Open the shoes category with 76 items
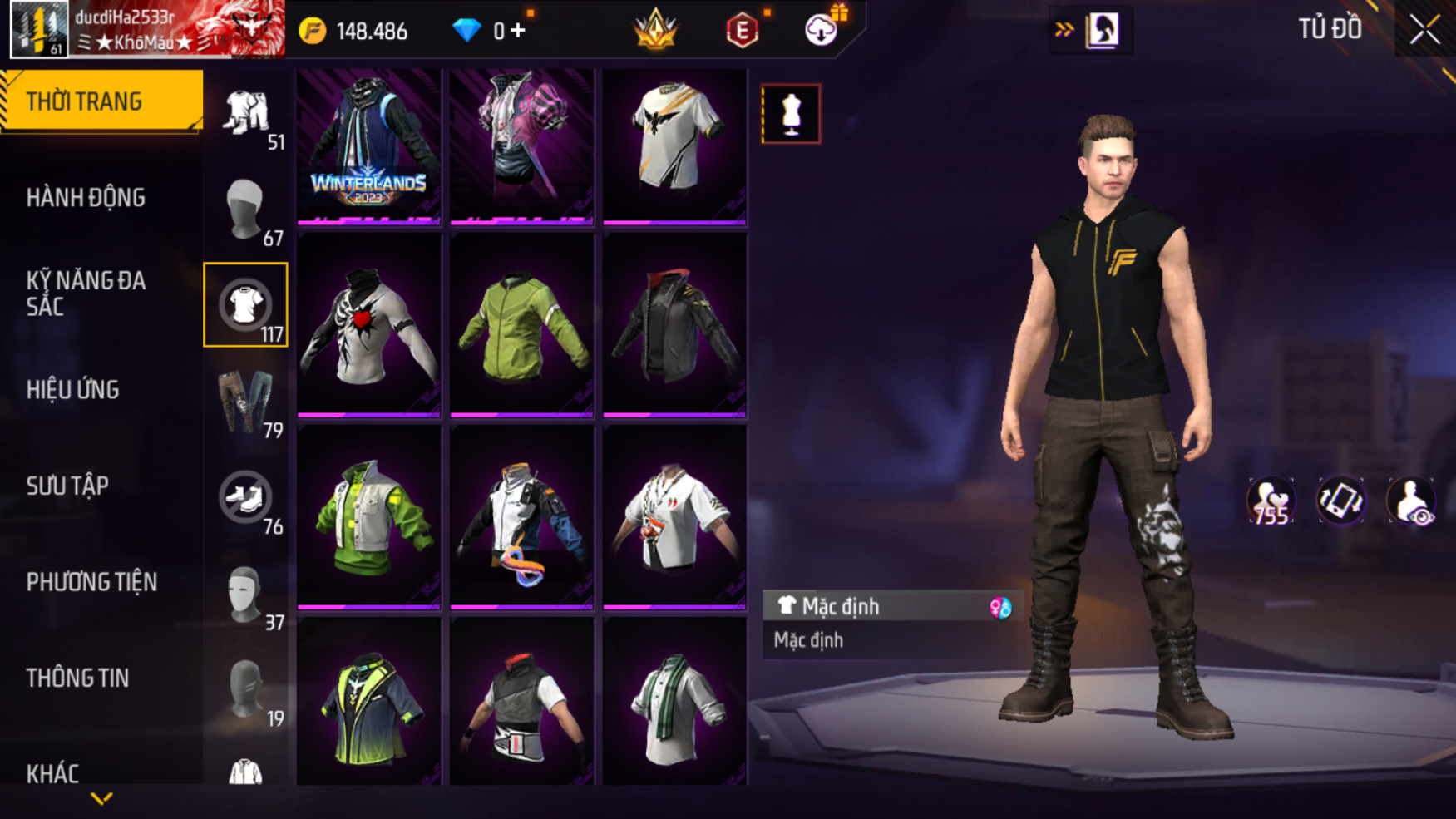 click(246, 498)
